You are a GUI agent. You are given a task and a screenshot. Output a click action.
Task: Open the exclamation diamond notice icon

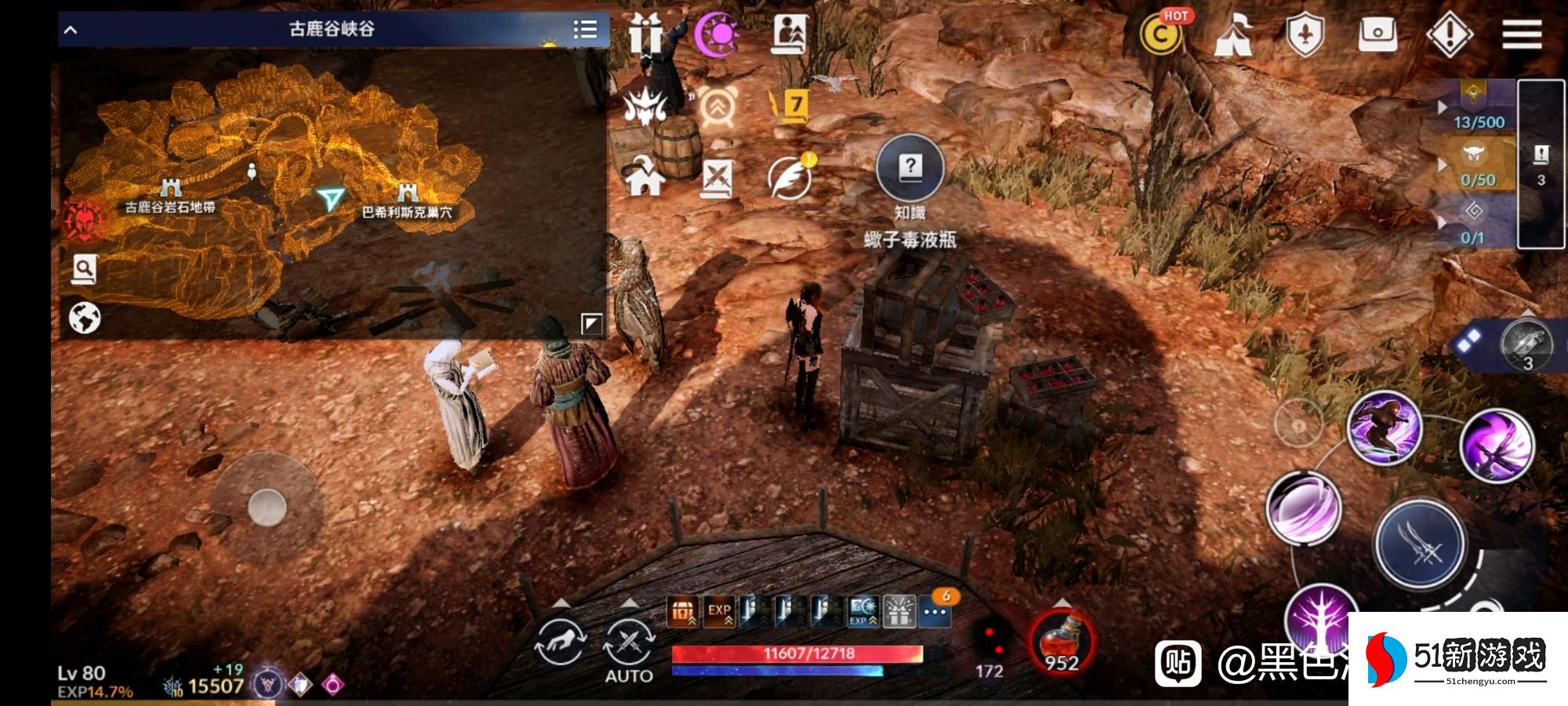tap(1450, 35)
